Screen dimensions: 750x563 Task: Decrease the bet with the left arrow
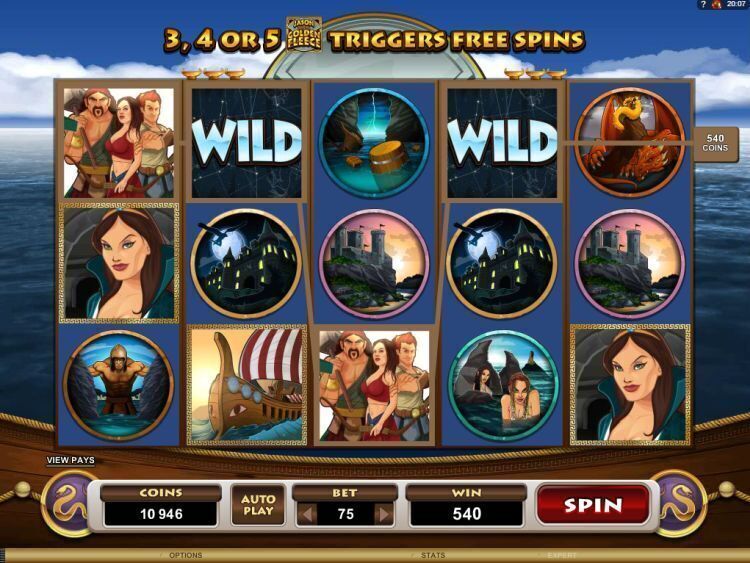point(309,514)
